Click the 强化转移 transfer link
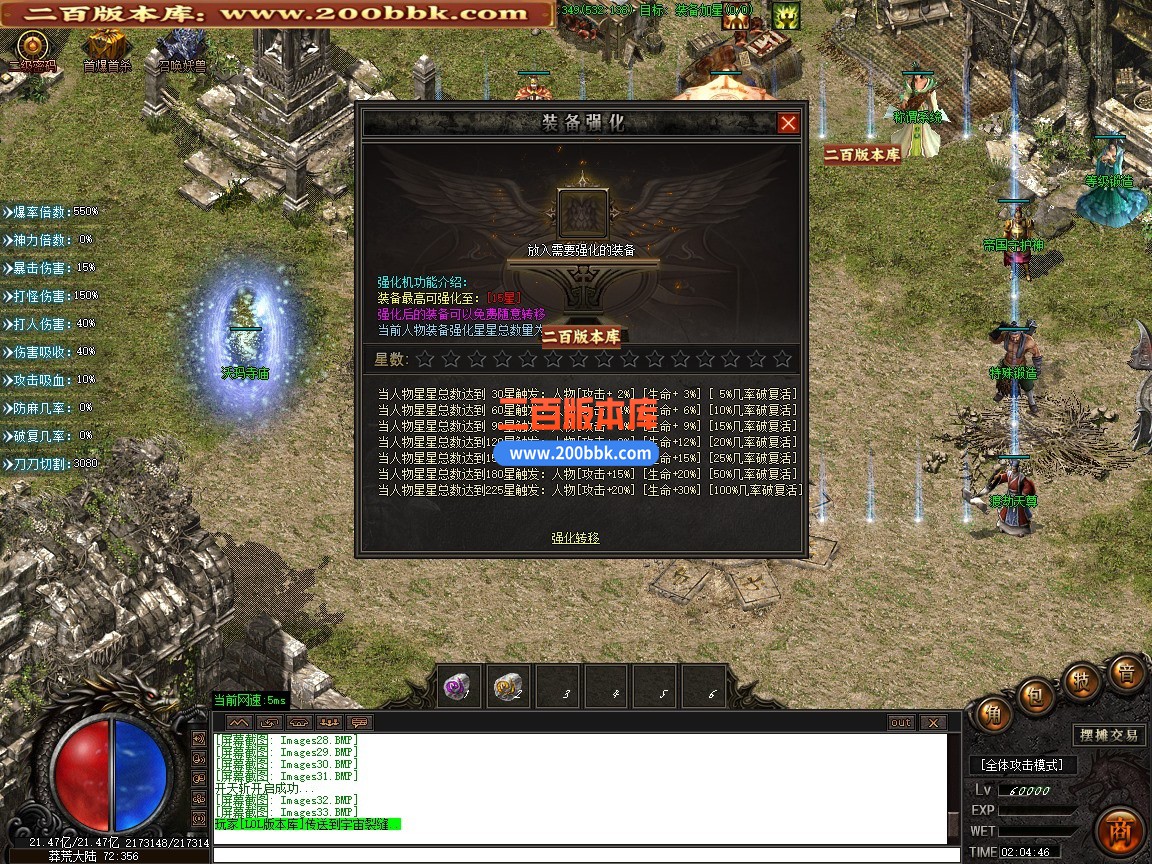The height and width of the screenshot is (864, 1152). point(575,538)
